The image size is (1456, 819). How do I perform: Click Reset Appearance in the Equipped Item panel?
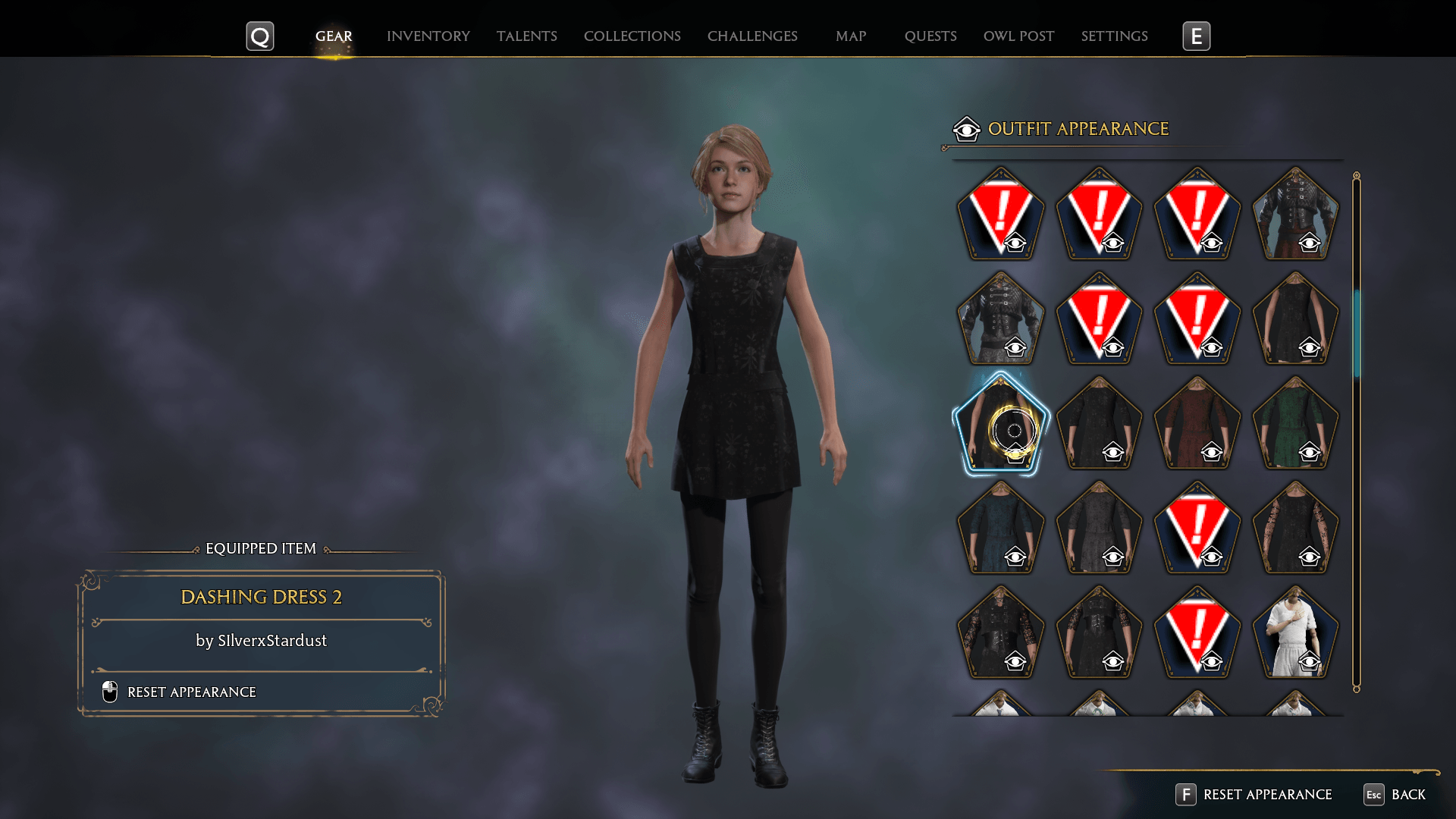coord(191,692)
